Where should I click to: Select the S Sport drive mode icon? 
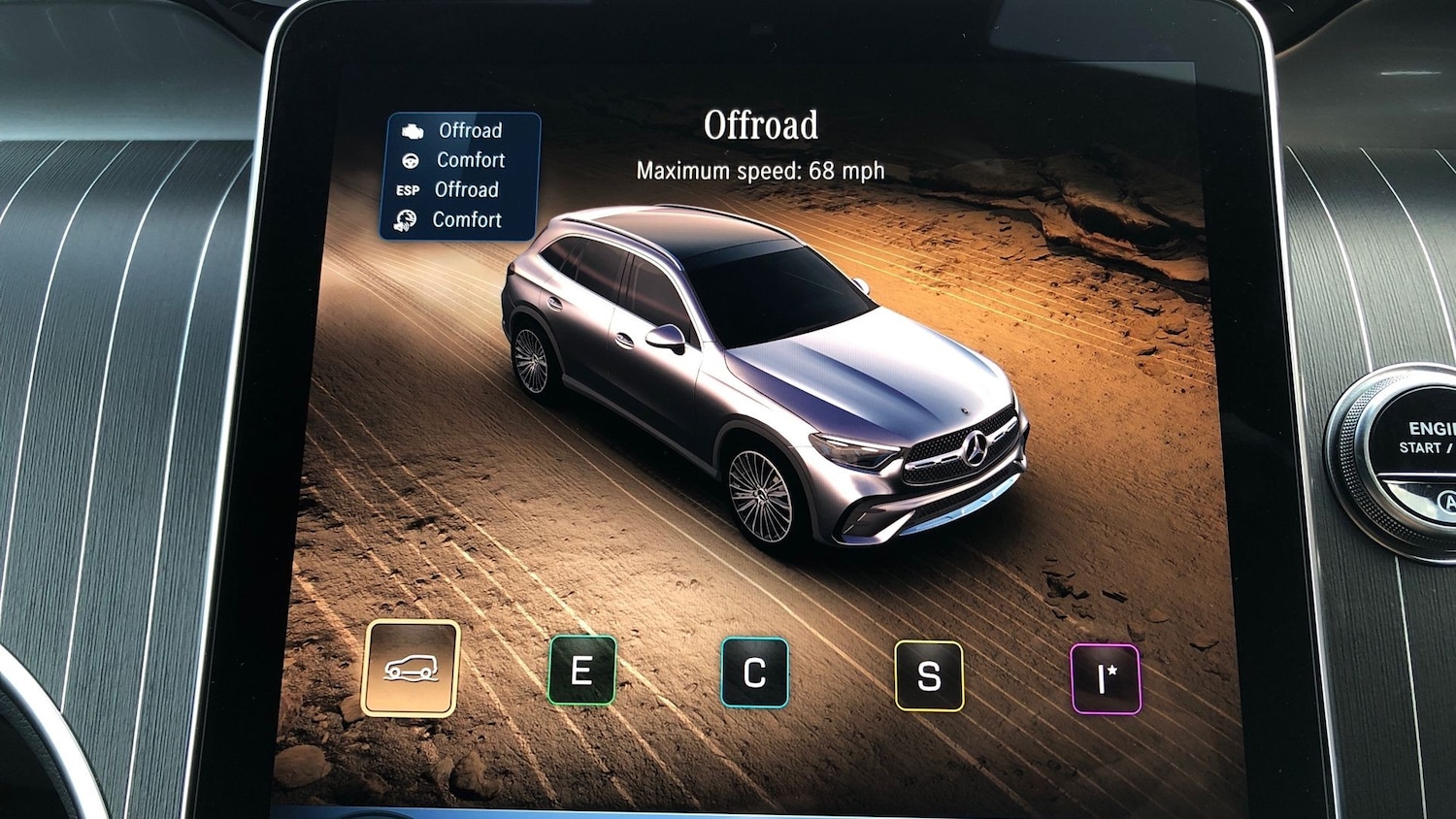[929, 675]
